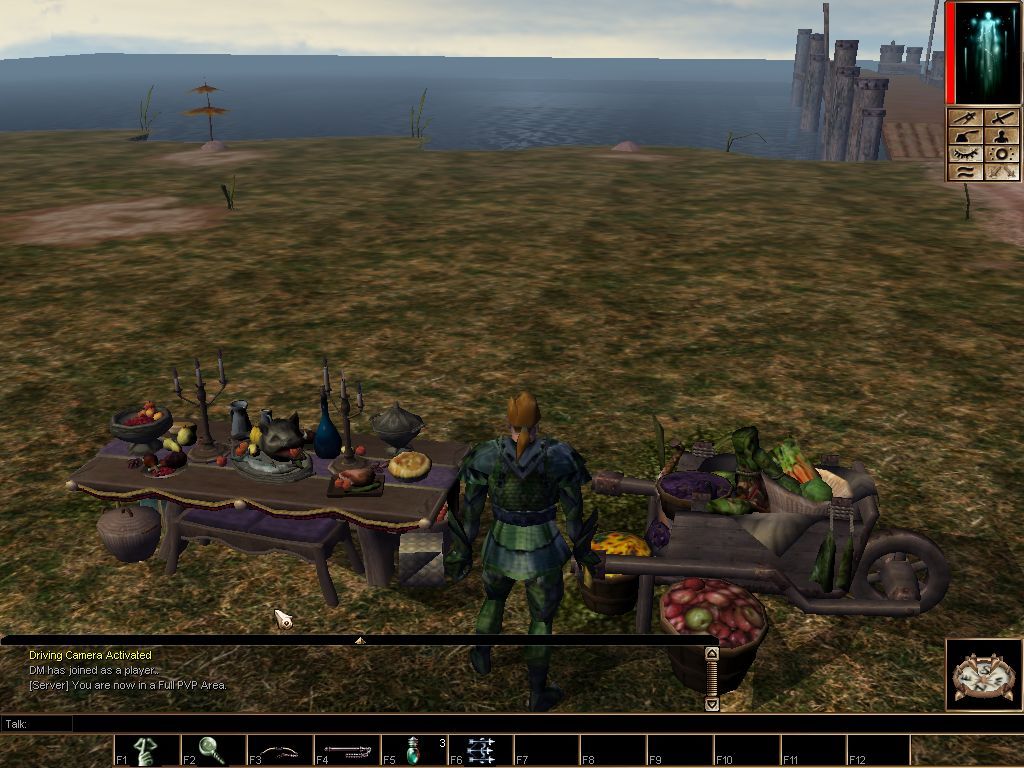
Task: Activate the F2 magnifying glass quickslot
Action: [212, 750]
